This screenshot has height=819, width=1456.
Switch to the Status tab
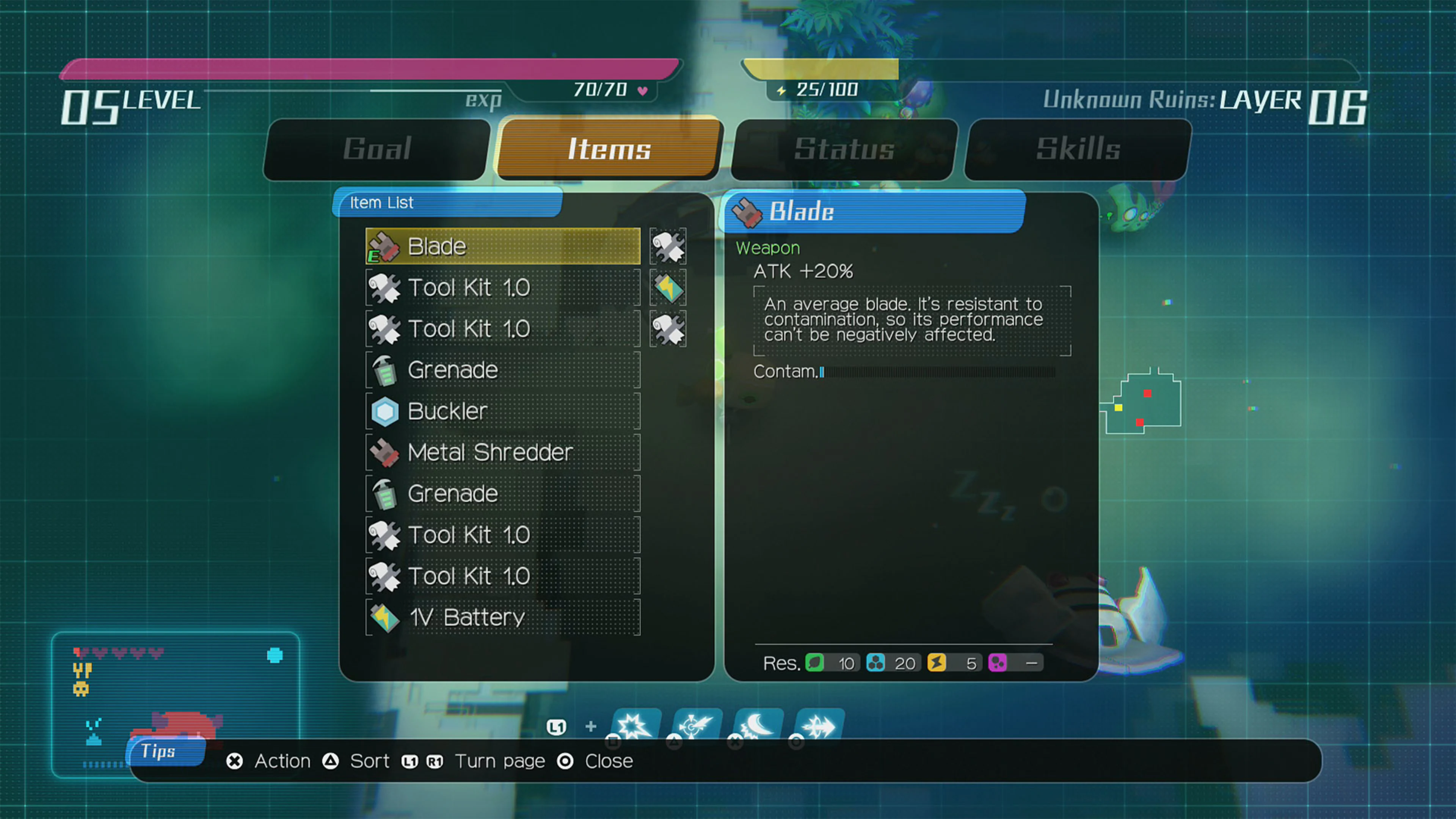842,149
